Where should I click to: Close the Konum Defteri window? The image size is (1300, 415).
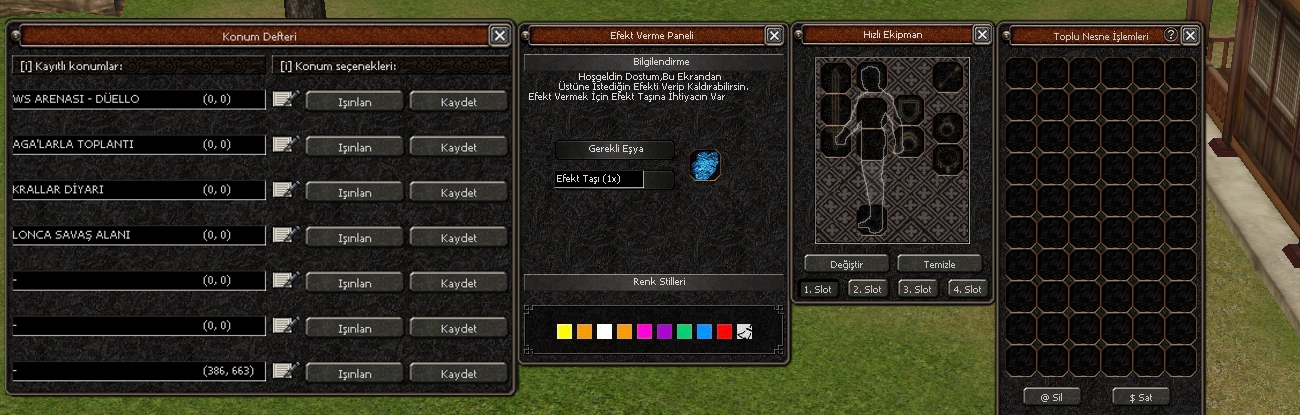(x=500, y=36)
